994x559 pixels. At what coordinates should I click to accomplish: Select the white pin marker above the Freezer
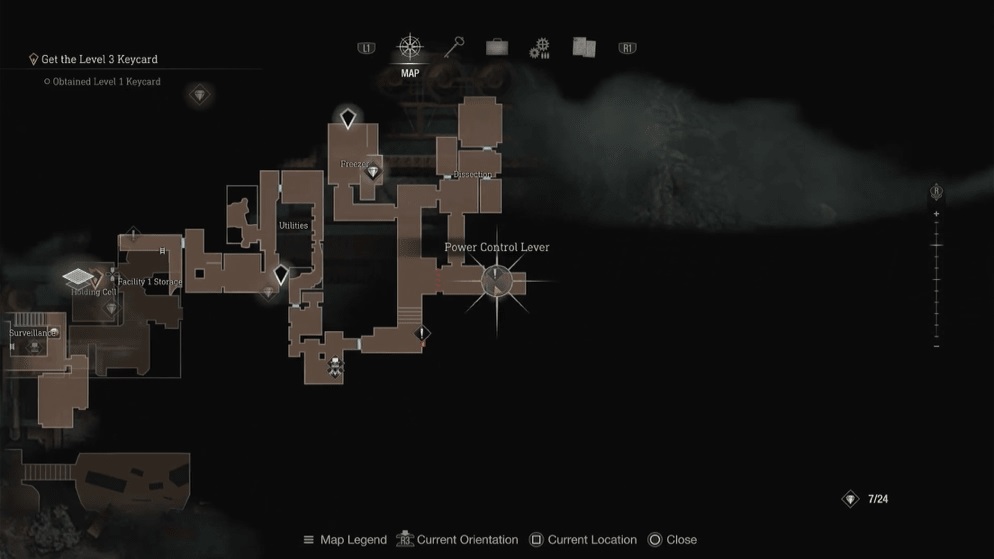pos(348,119)
